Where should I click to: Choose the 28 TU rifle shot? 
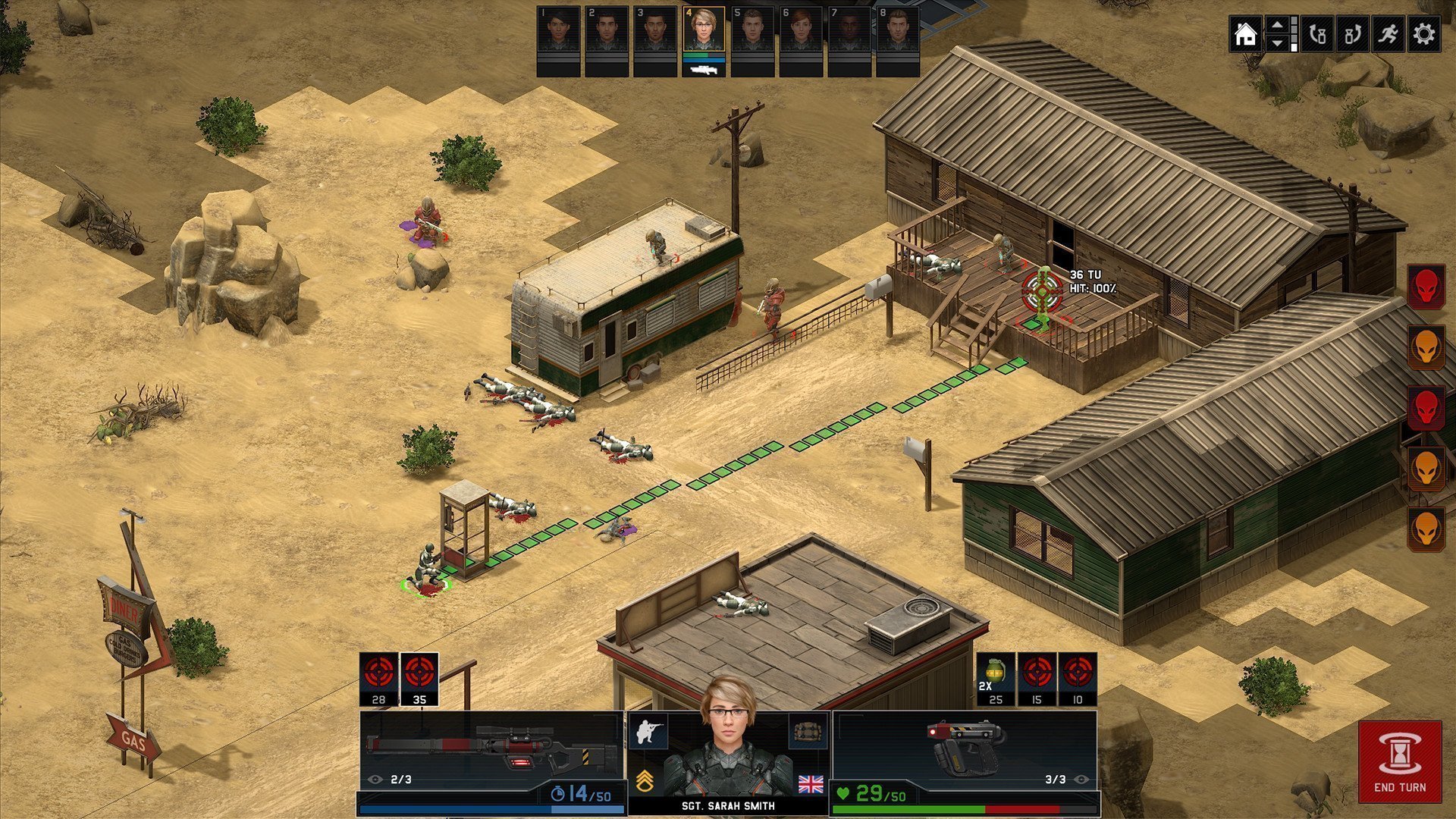378,679
